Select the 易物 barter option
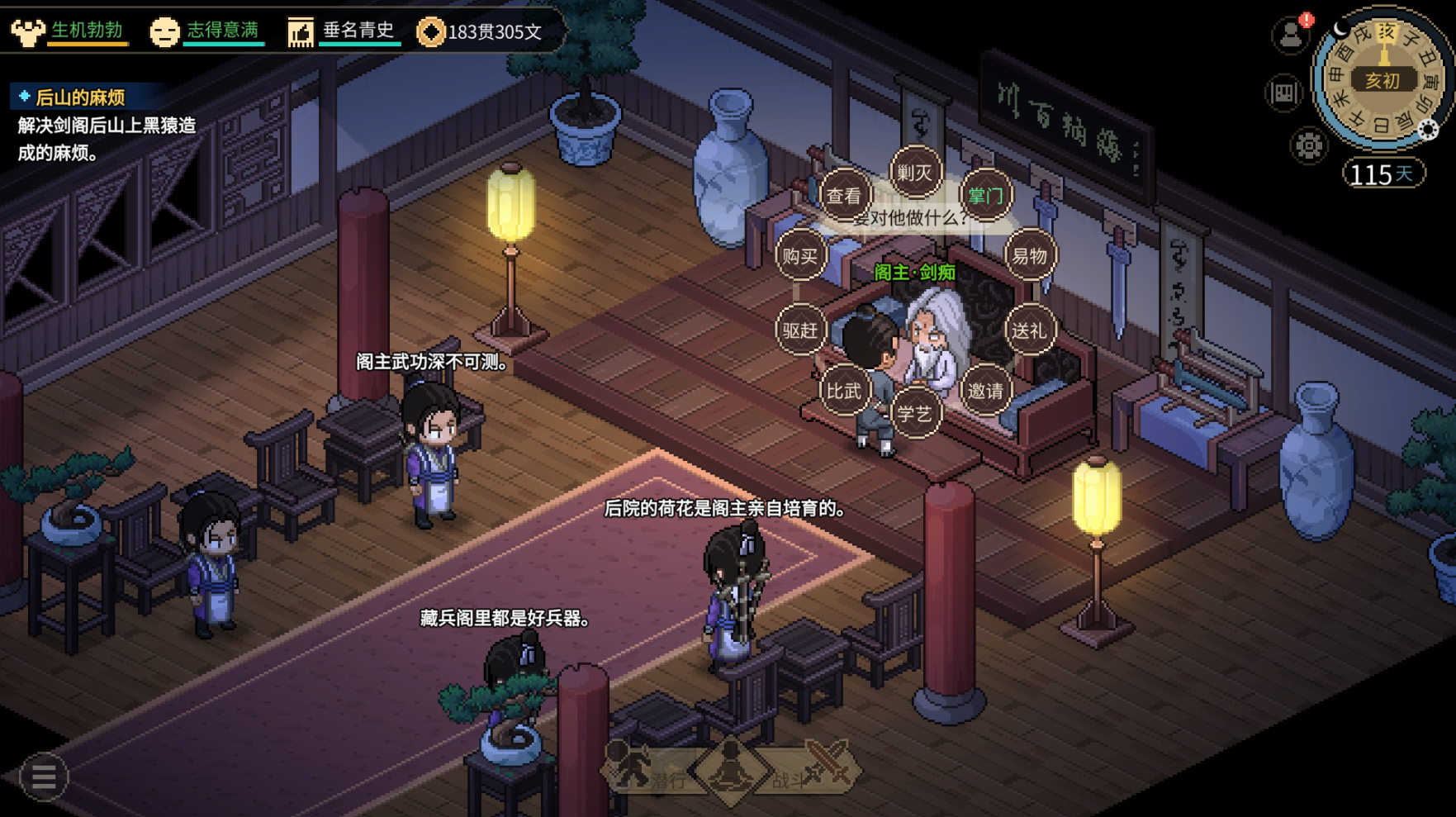This screenshot has width=1456, height=817. pos(1029,256)
